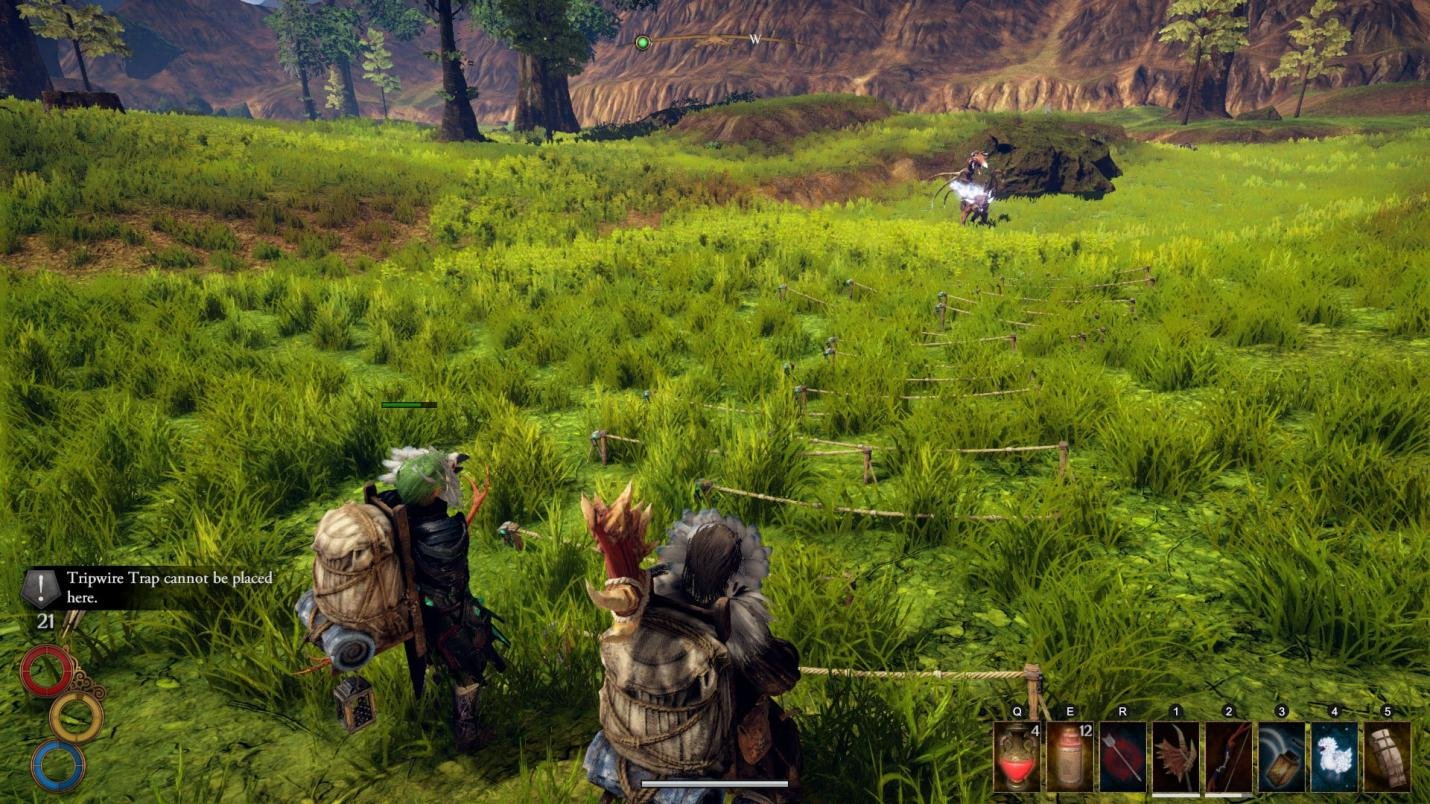
Task: Click the arrow ammo counter showing 21
Action: (46, 621)
